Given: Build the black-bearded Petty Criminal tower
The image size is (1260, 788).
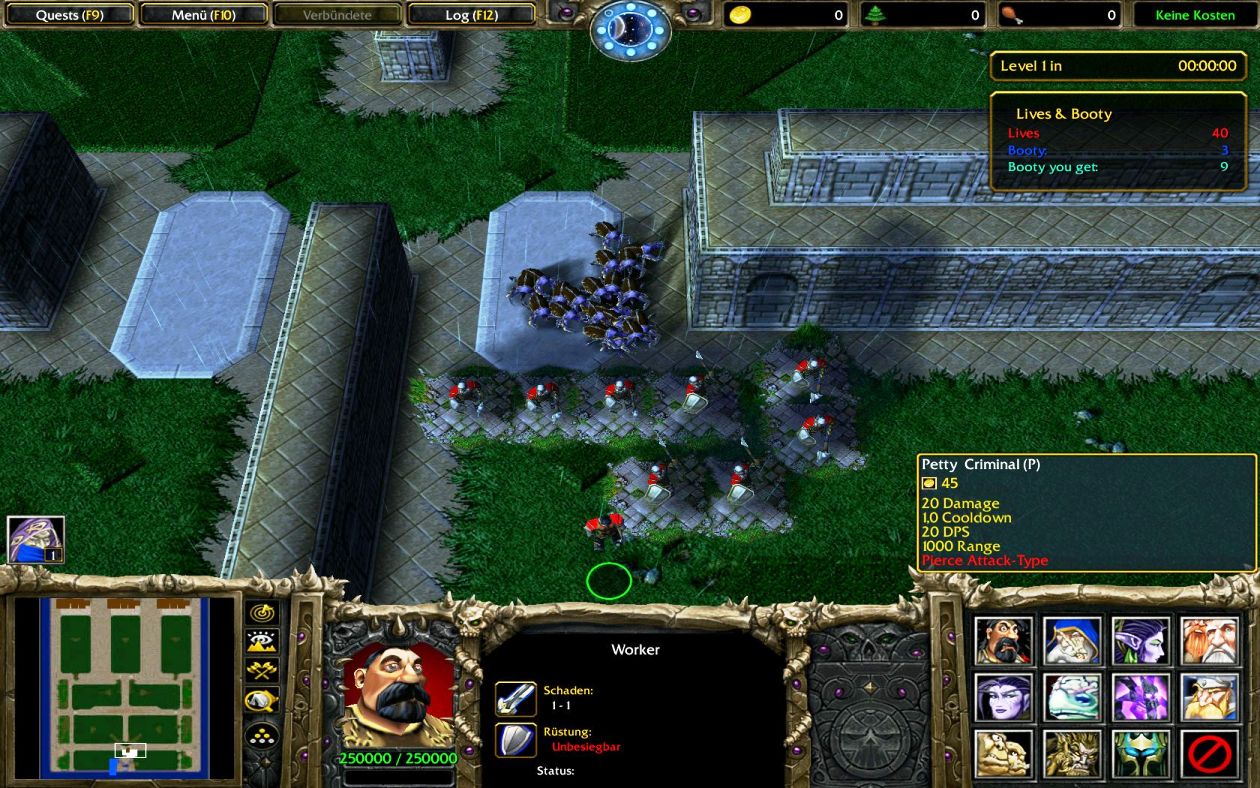Looking at the screenshot, I should tap(1003, 640).
